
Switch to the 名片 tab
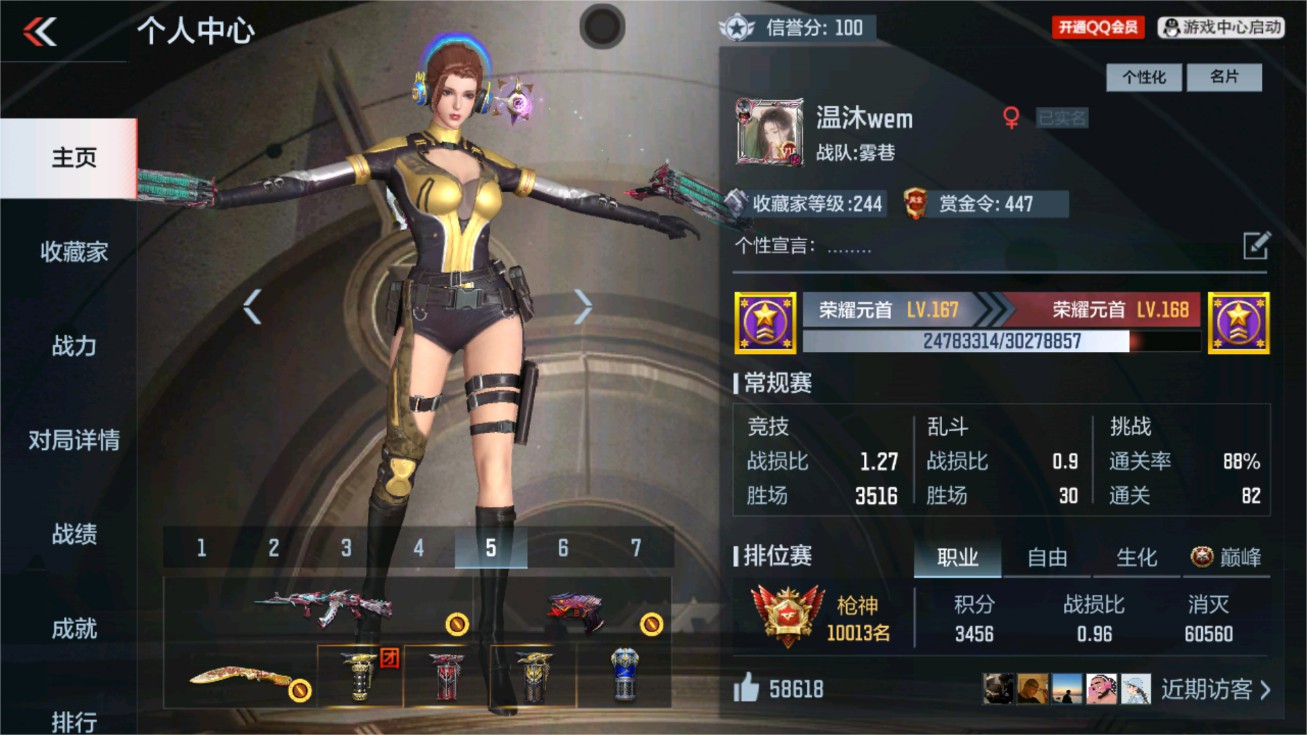tap(1224, 77)
